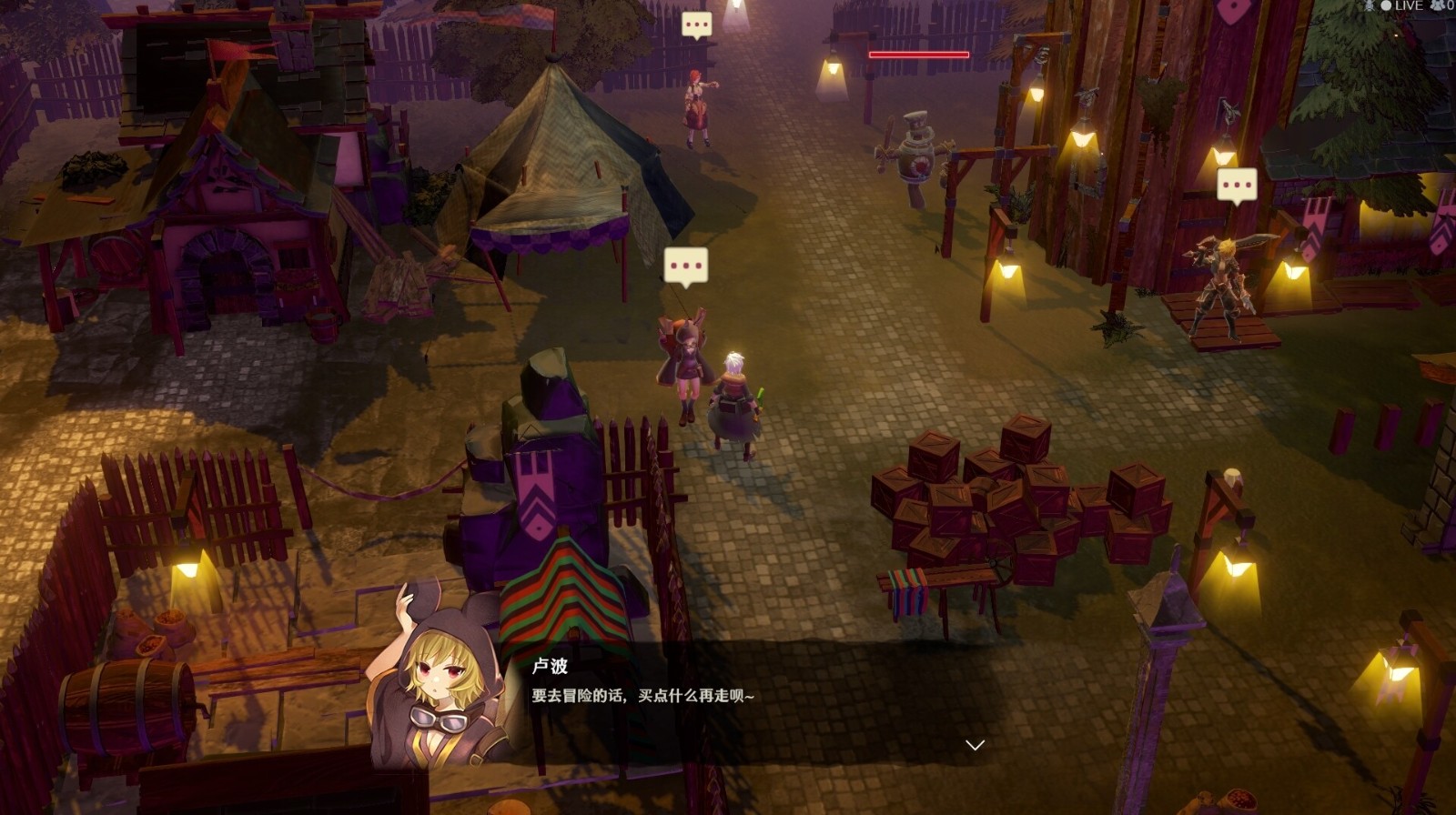Click the viewer count people icon
Image resolution: width=1456 pixels, height=815 pixels.
pos(1438,5)
